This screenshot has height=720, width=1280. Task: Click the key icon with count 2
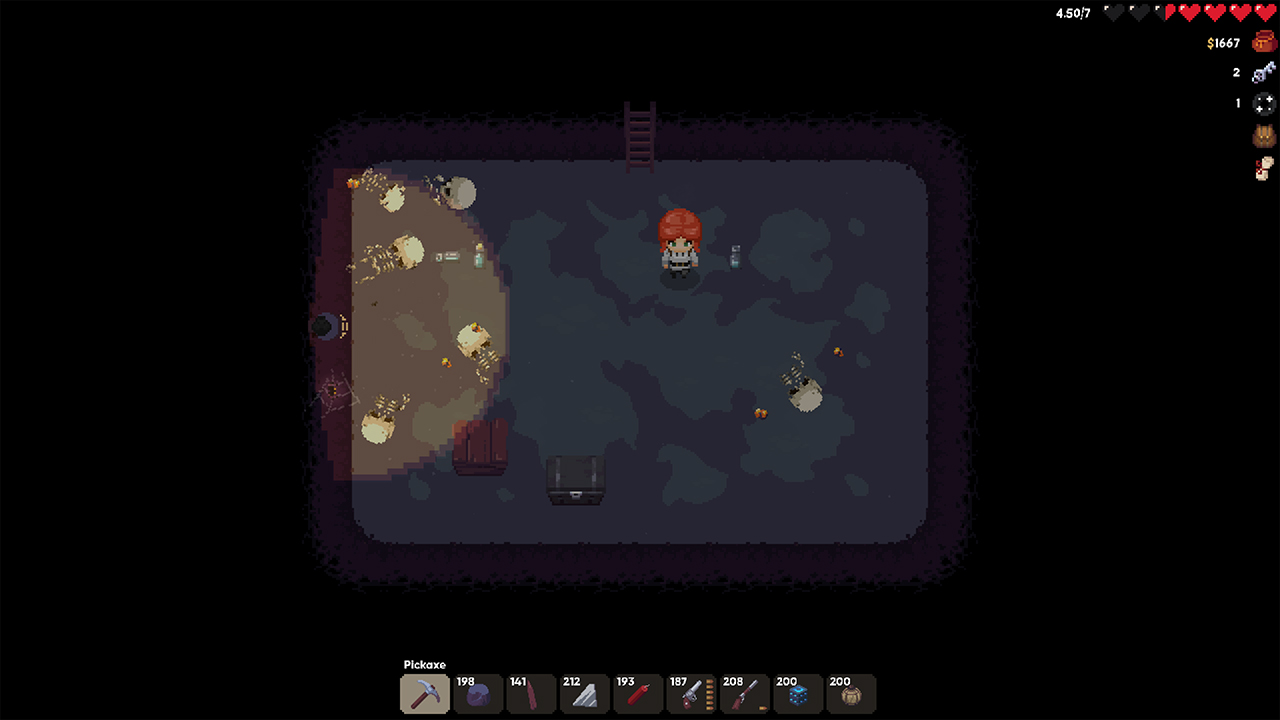(x=1261, y=72)
